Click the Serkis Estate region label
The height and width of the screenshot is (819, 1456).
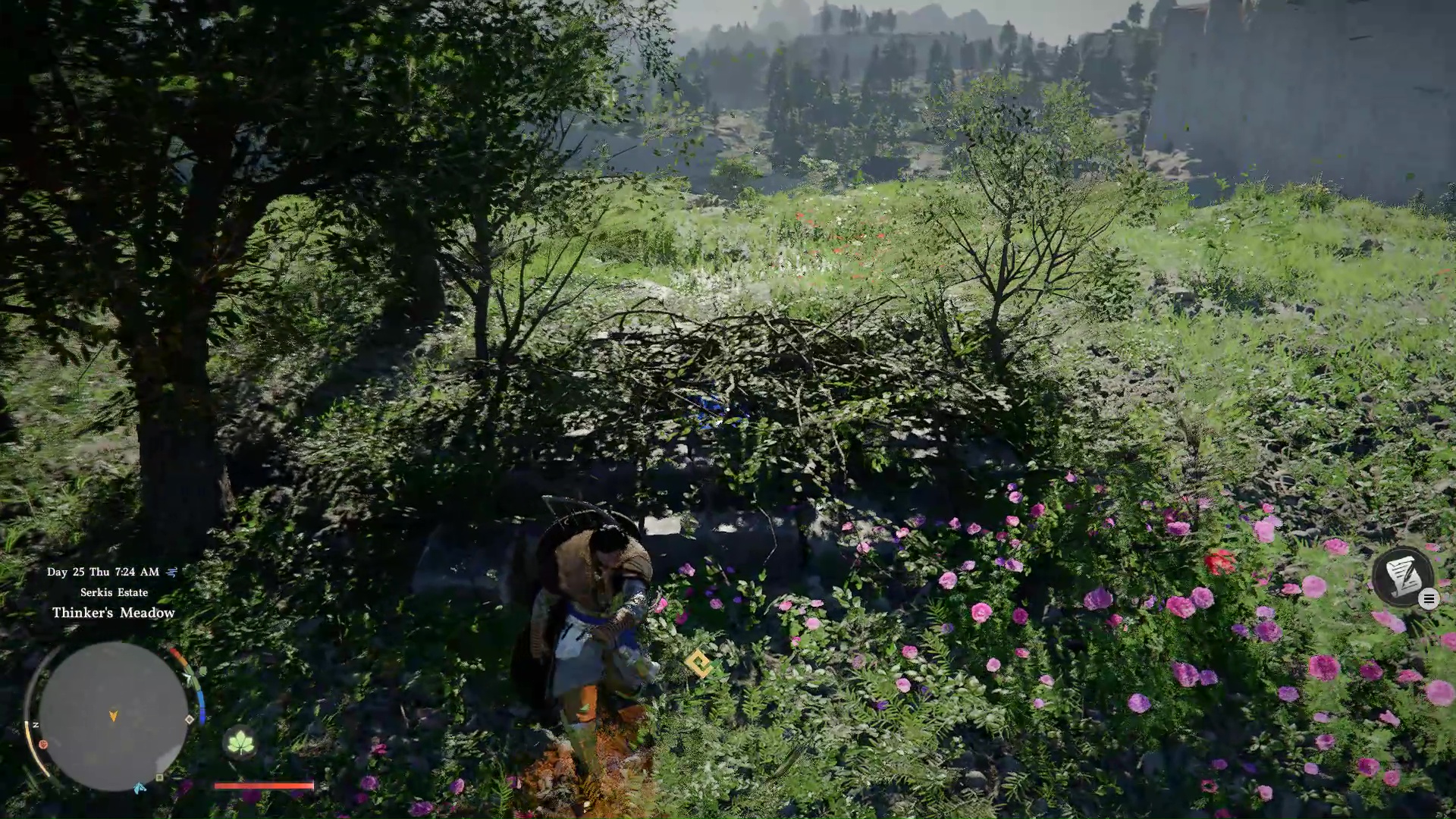[114, 592]
